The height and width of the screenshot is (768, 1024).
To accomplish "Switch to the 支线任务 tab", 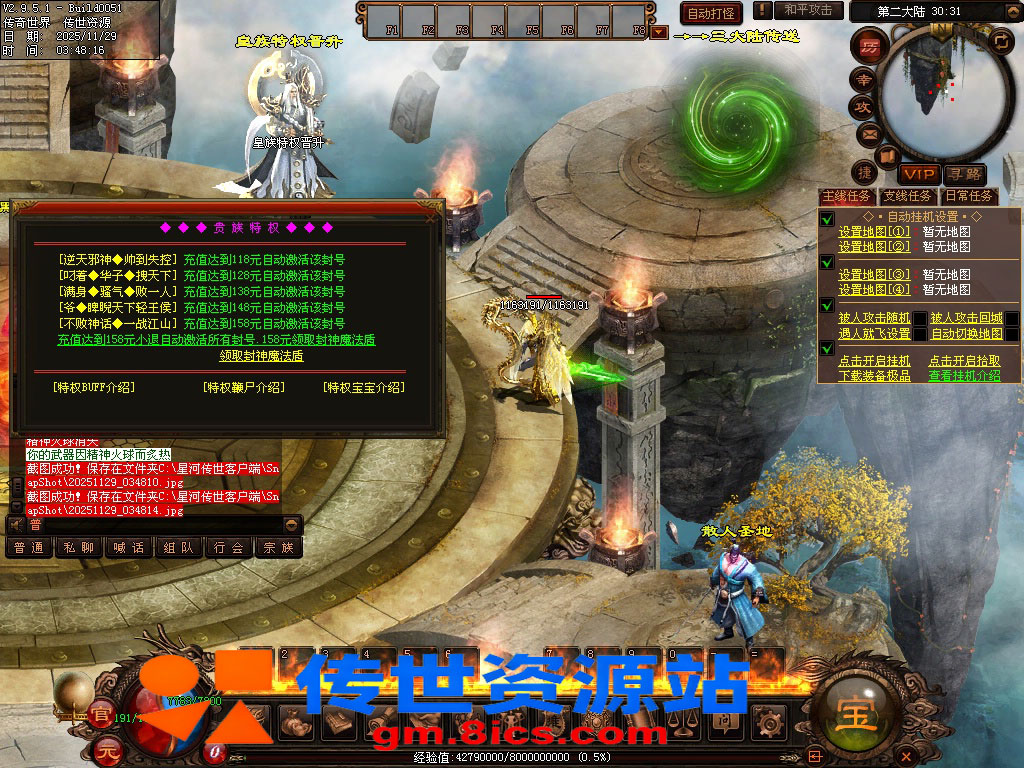I will click(907, 196).
